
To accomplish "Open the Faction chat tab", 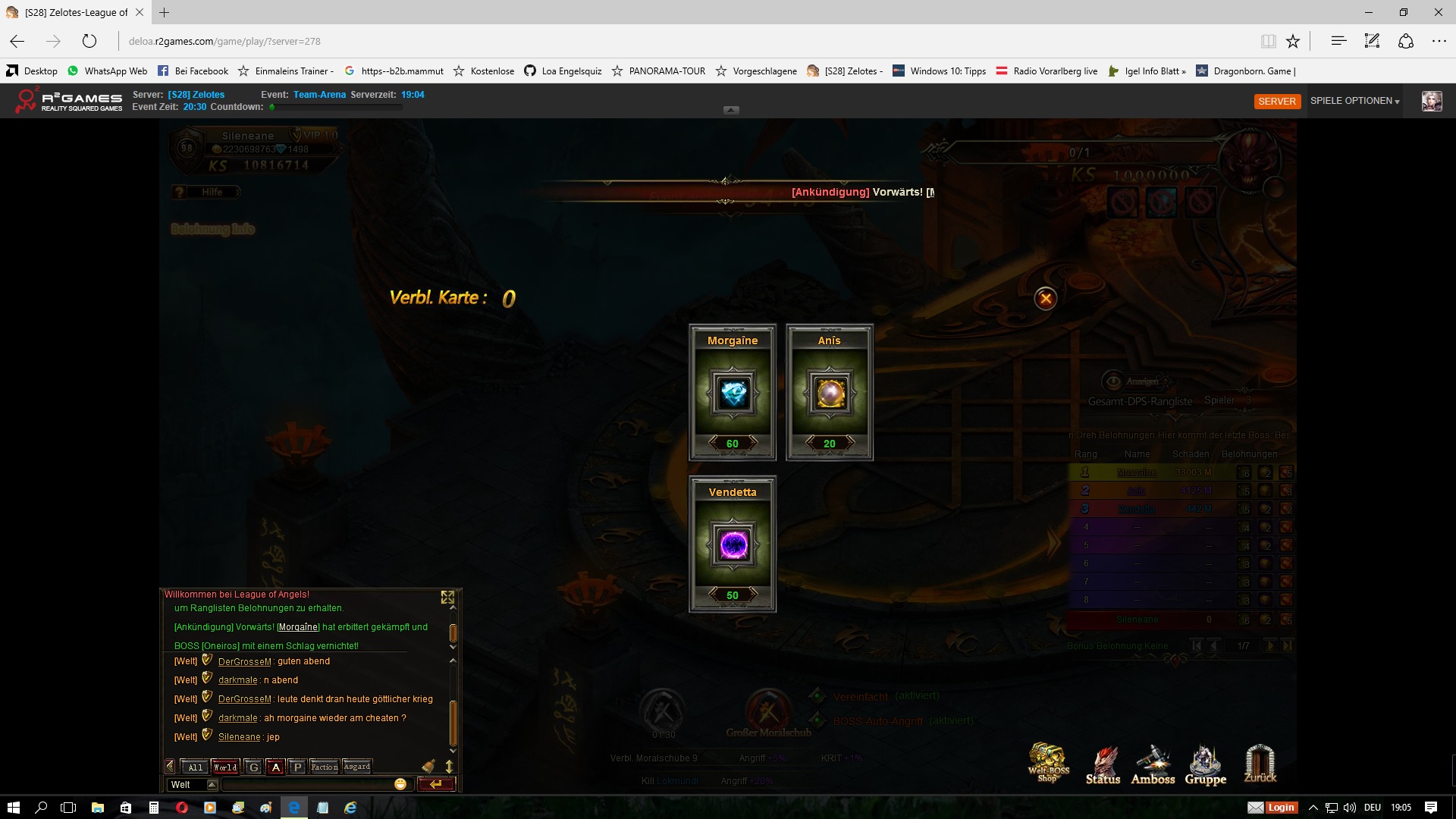I will pyautogui.click(x=325, y=767).
